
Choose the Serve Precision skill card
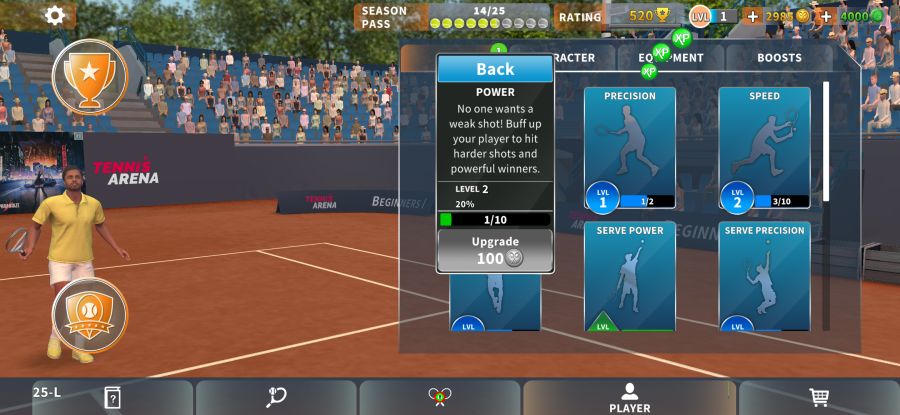tap(764, 278)
